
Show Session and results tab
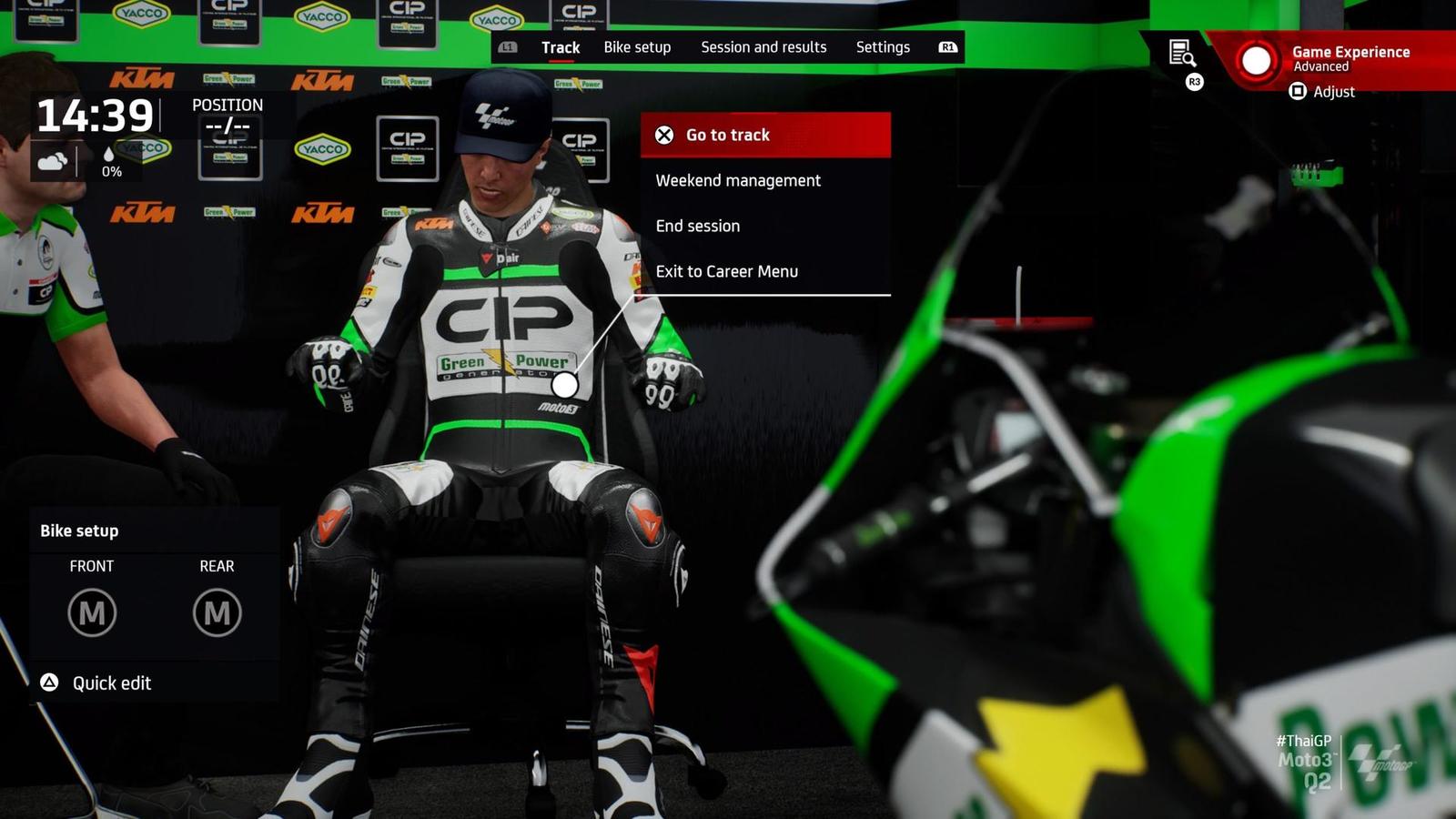(x=763, y=47)
